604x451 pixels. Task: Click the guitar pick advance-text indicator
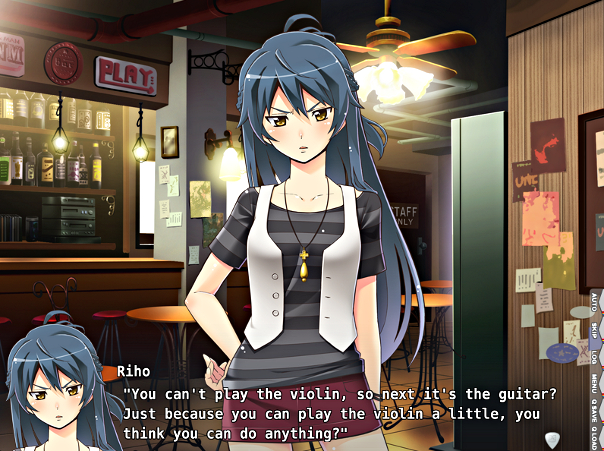(x=552, y=439)
